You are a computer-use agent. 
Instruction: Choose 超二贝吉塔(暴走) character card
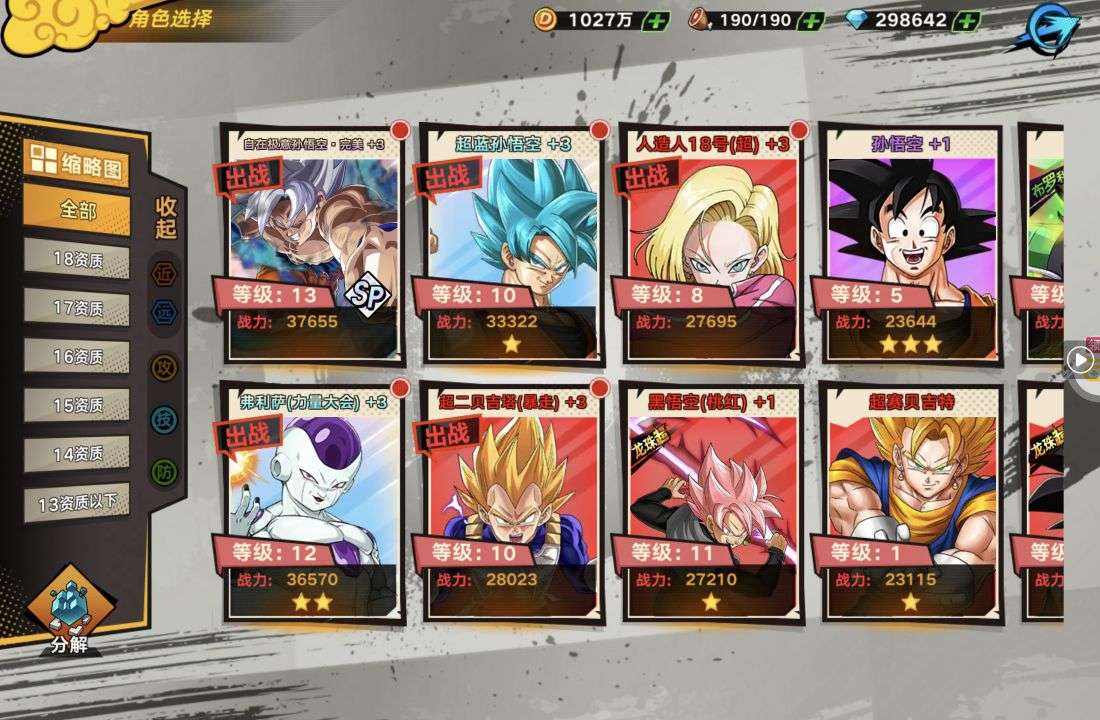(x=512, y=500)
